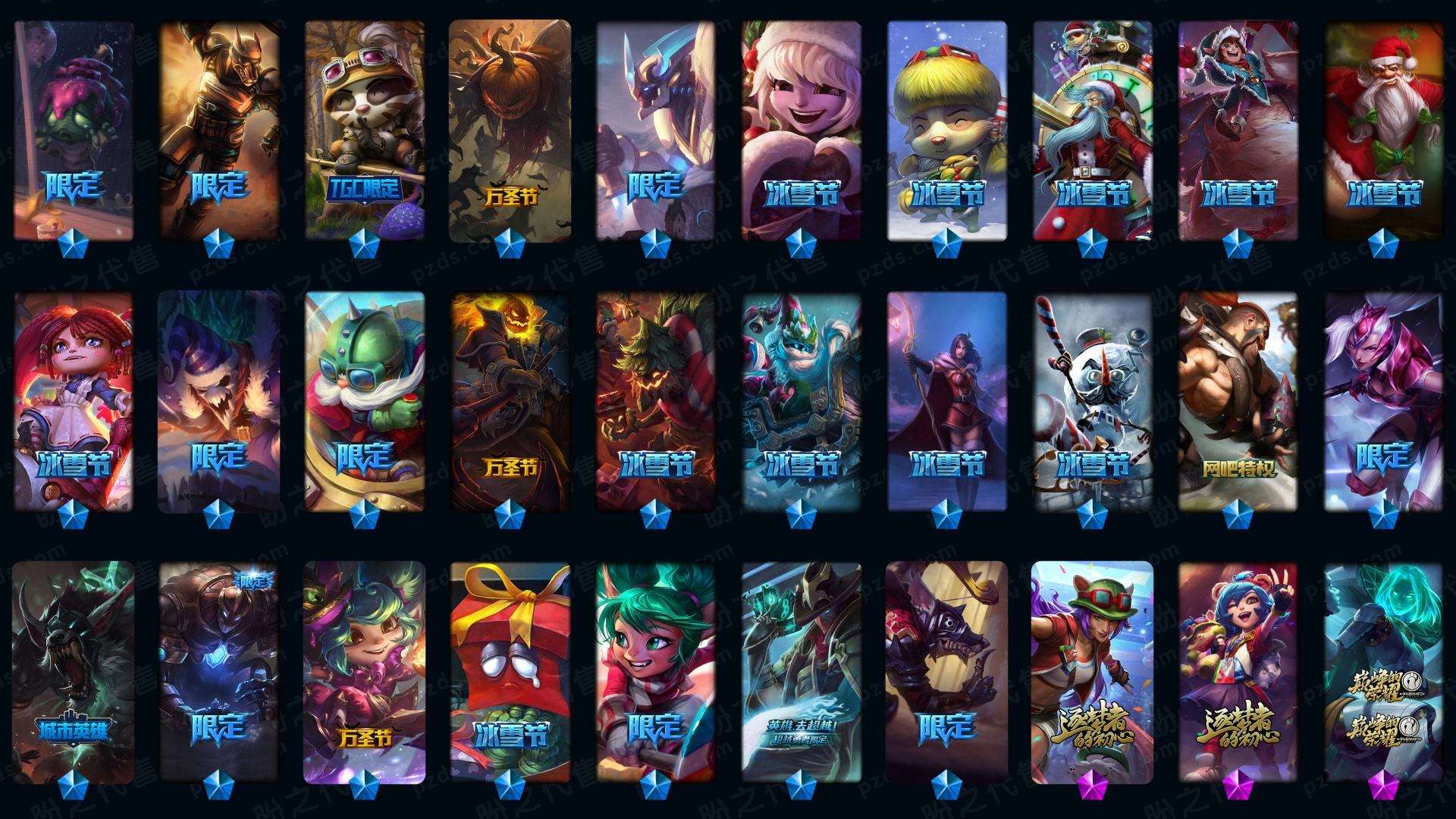
Task: Pick the teal ghost 巅峰的荣耀 skin card
Action: (1384, 671)
